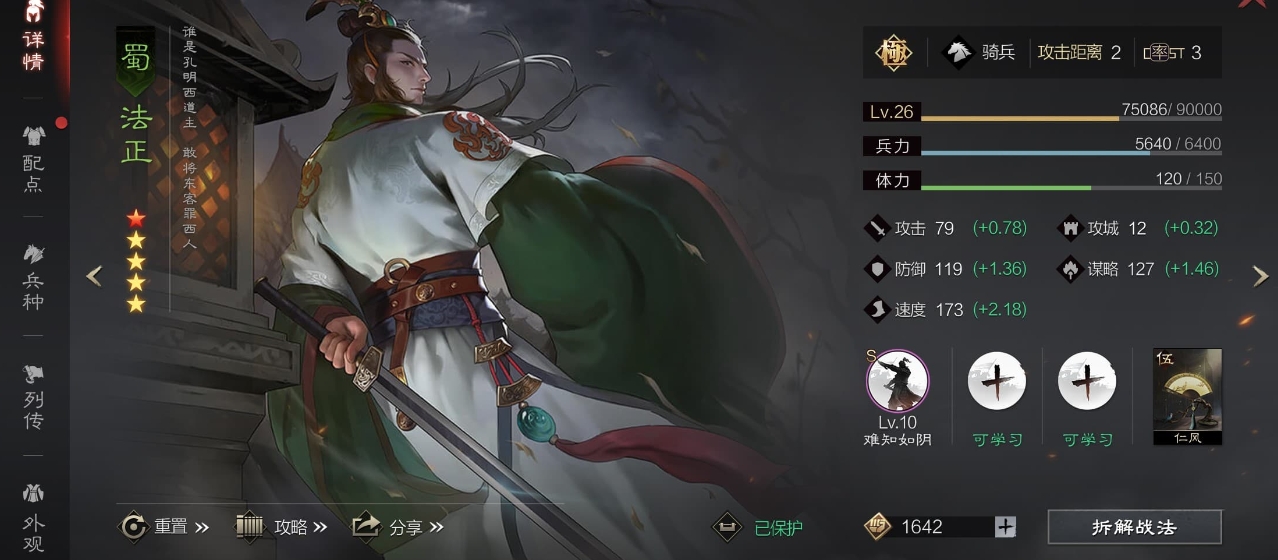Show the previous general with left arrow
The height and width of the screenshot is (560, 1278).
[94, 276]
